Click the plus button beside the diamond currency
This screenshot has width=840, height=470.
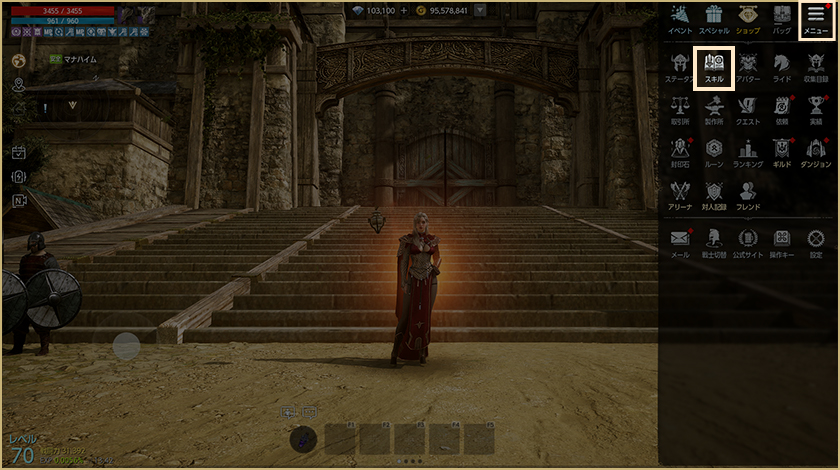click(404, 10)
